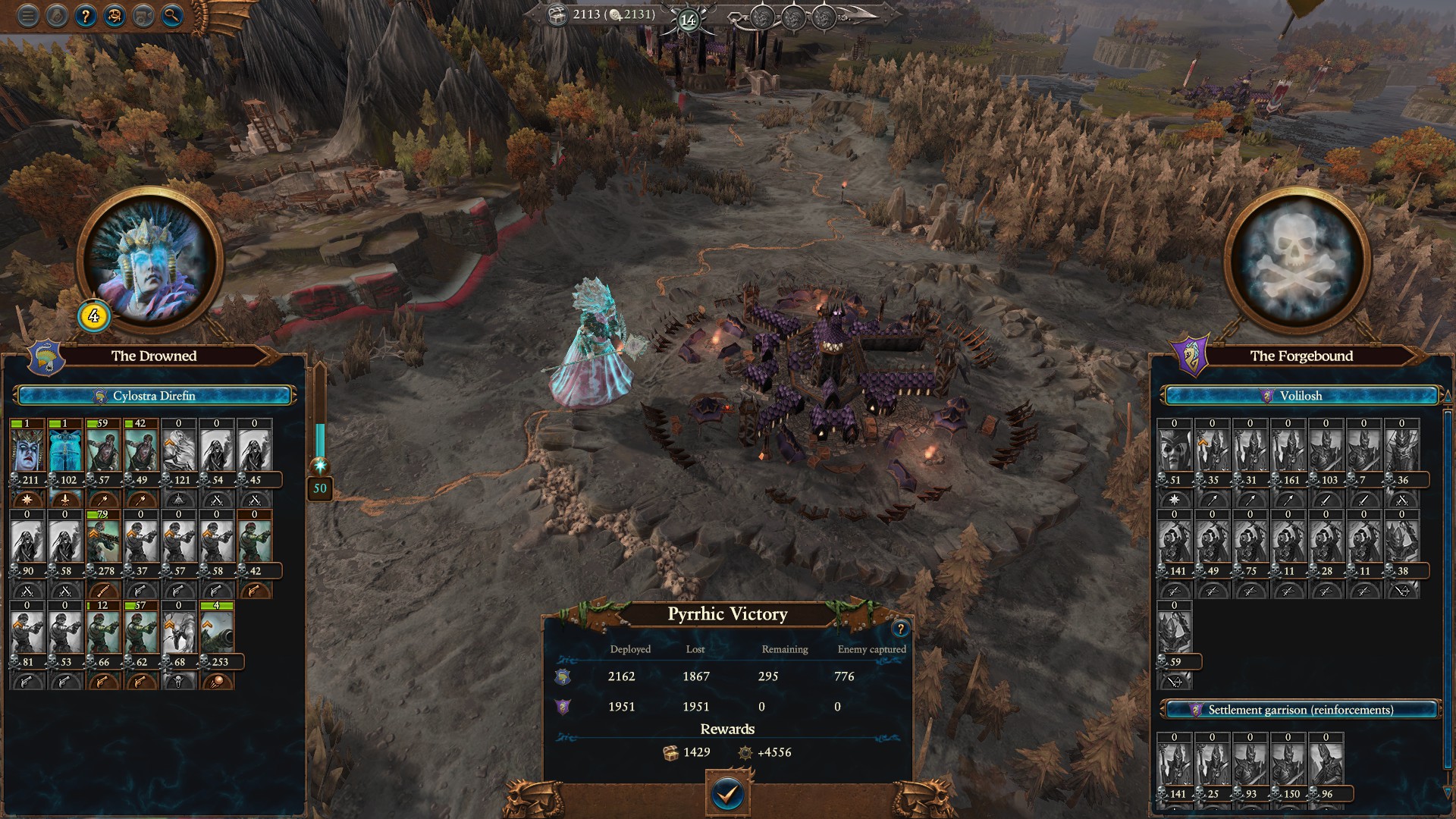Screen dimensions: 1456x819
Task: Click the question mark help button in toolbar
Action: (86, 16)
